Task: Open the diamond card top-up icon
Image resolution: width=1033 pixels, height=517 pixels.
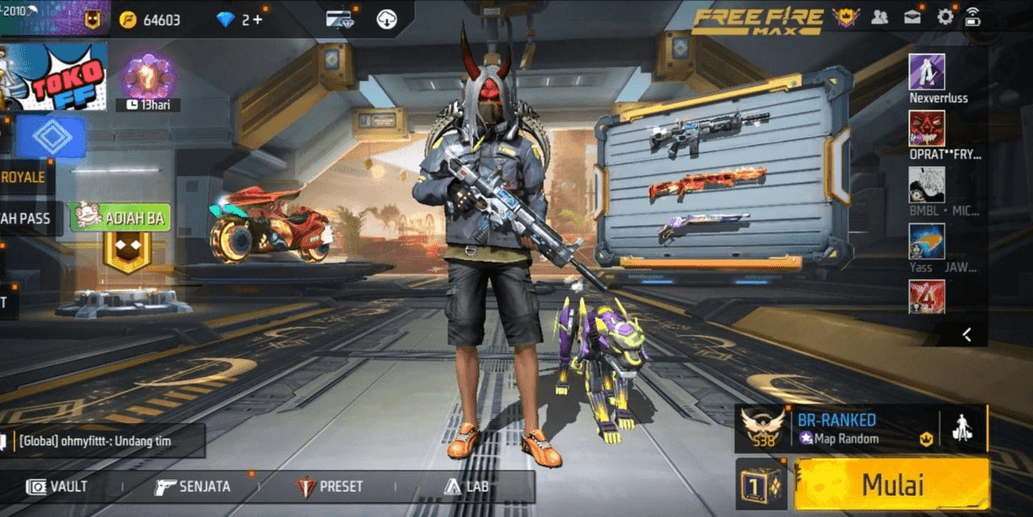Action: (x=339, y=19)
